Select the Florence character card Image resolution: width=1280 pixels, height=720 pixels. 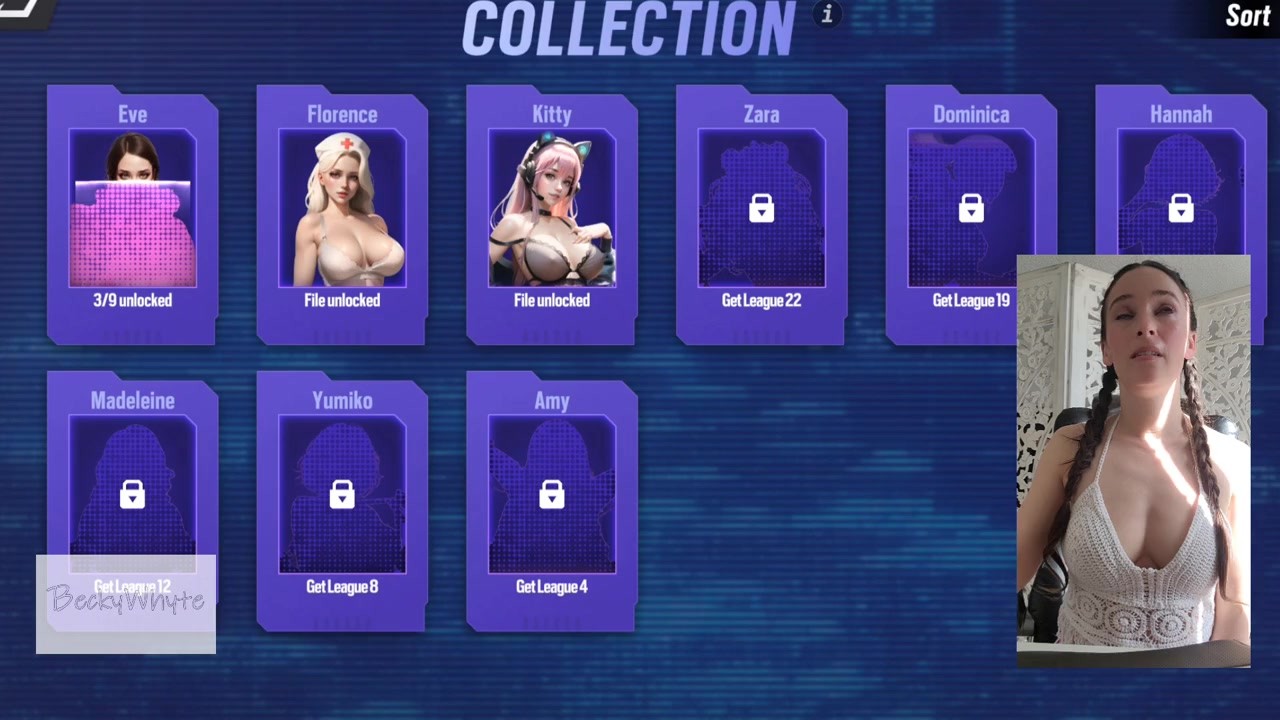[342, 215]
